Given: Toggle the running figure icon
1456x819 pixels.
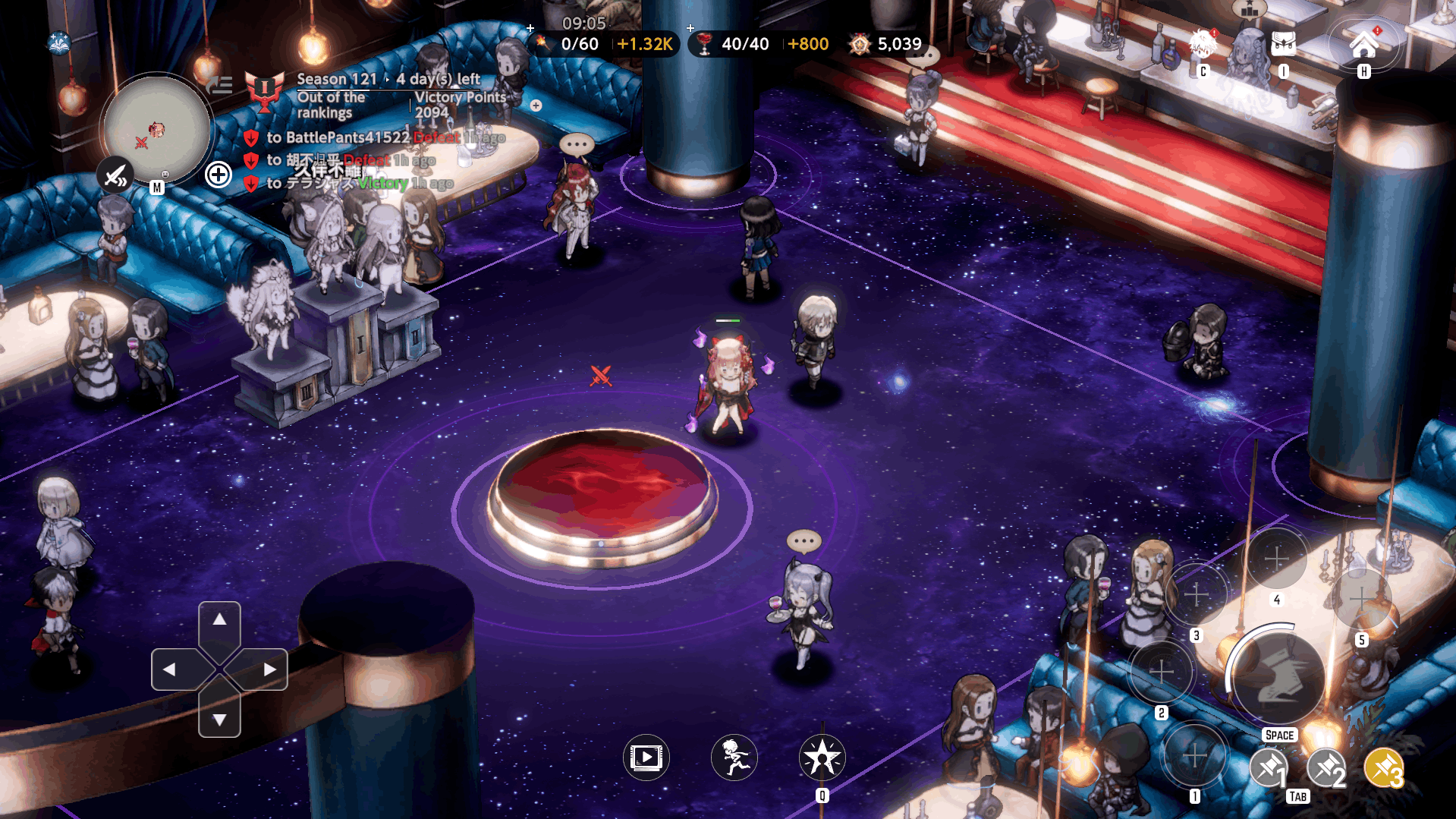Looking at the screenshot, I should tap(734, 757).
